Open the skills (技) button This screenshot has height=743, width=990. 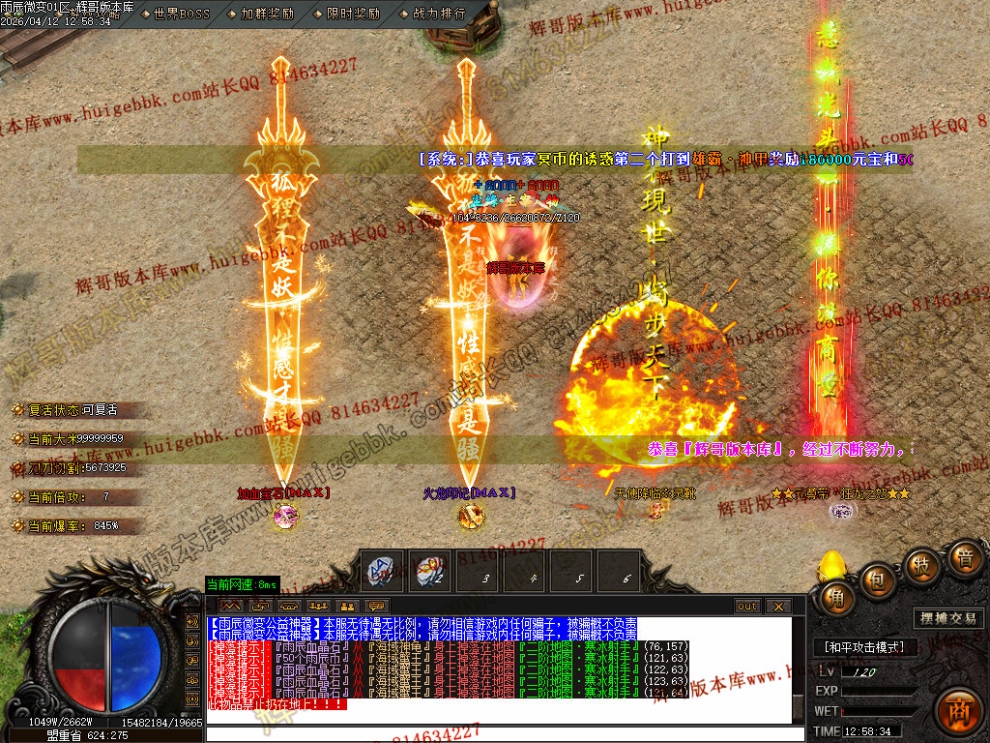coord(922,566)
